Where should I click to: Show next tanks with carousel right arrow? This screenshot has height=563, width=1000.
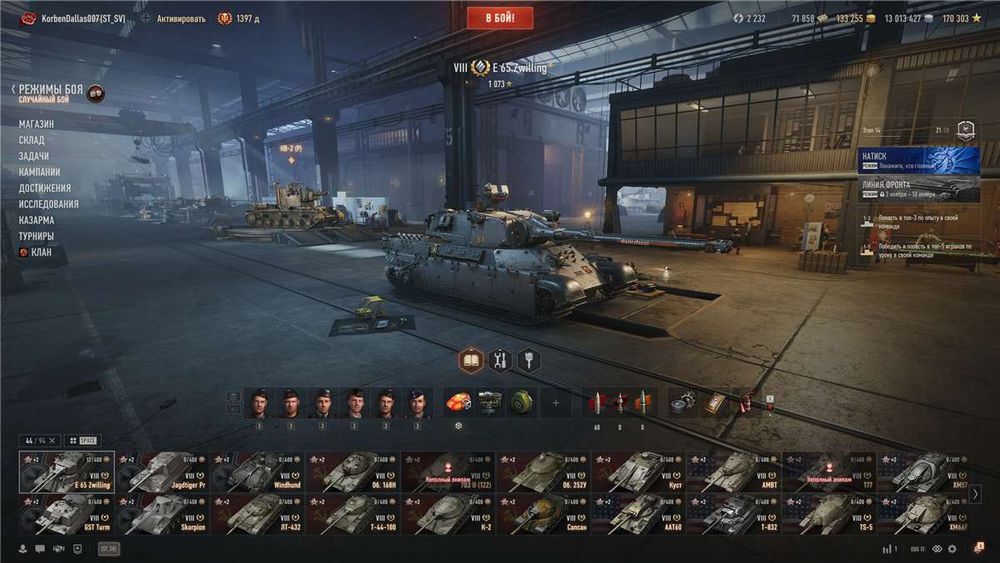coord(975,493)
